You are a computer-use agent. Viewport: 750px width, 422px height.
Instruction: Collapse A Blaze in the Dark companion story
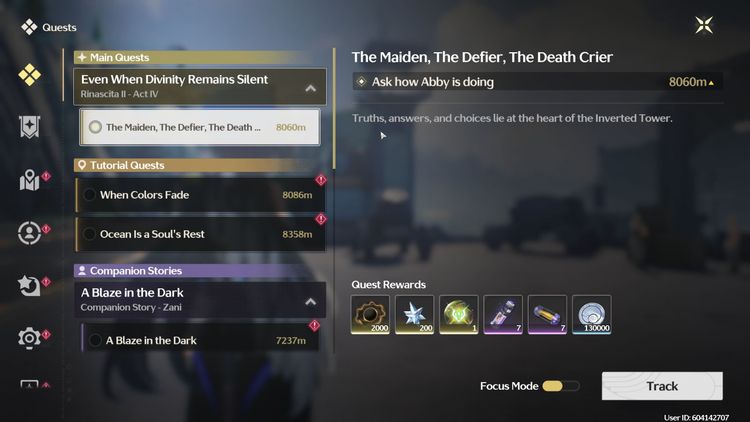[310, 300]
